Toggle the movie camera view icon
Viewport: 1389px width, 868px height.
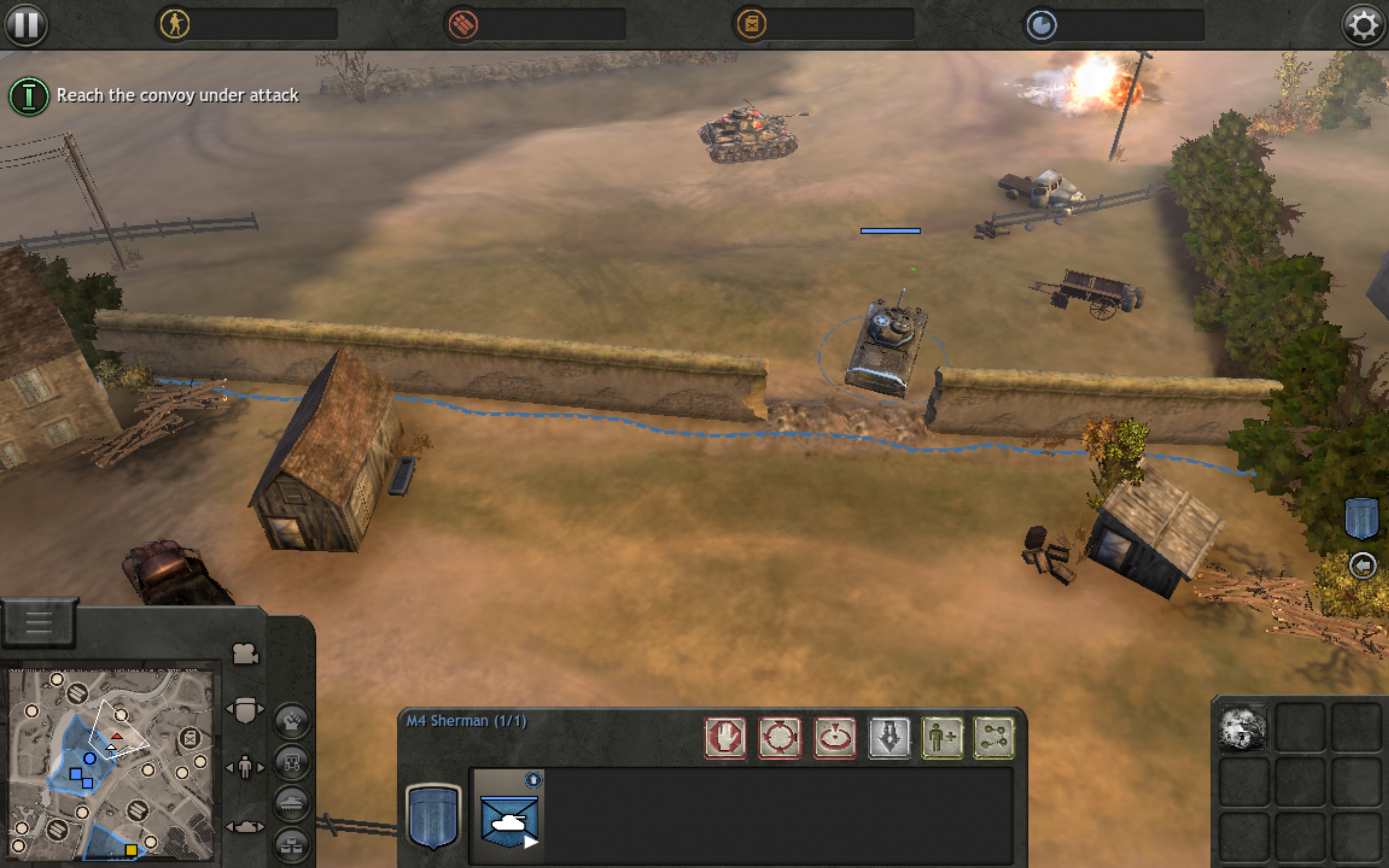click(x=245, y=654)
